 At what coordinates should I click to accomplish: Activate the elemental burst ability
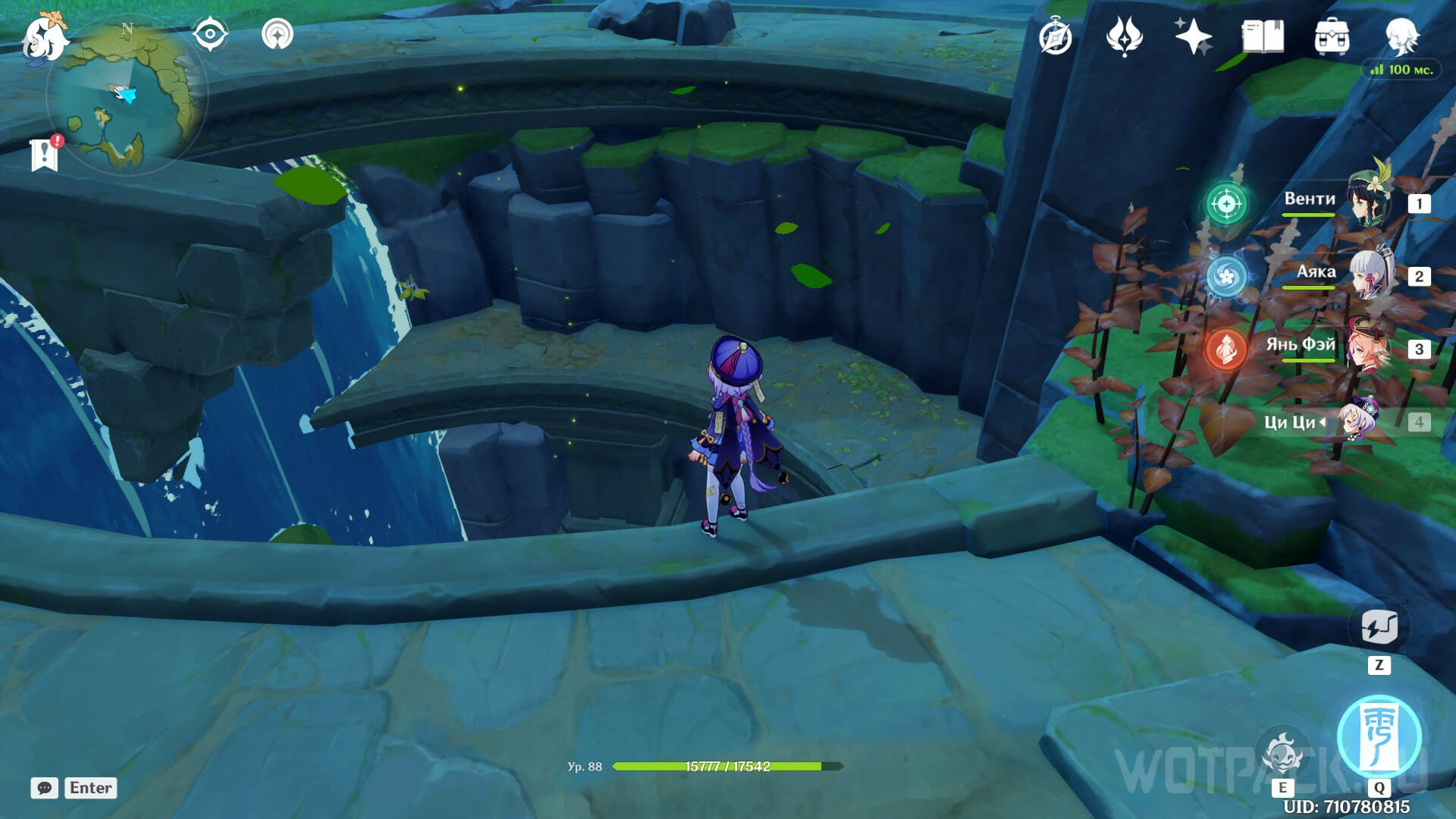(x=1379, y=736)
